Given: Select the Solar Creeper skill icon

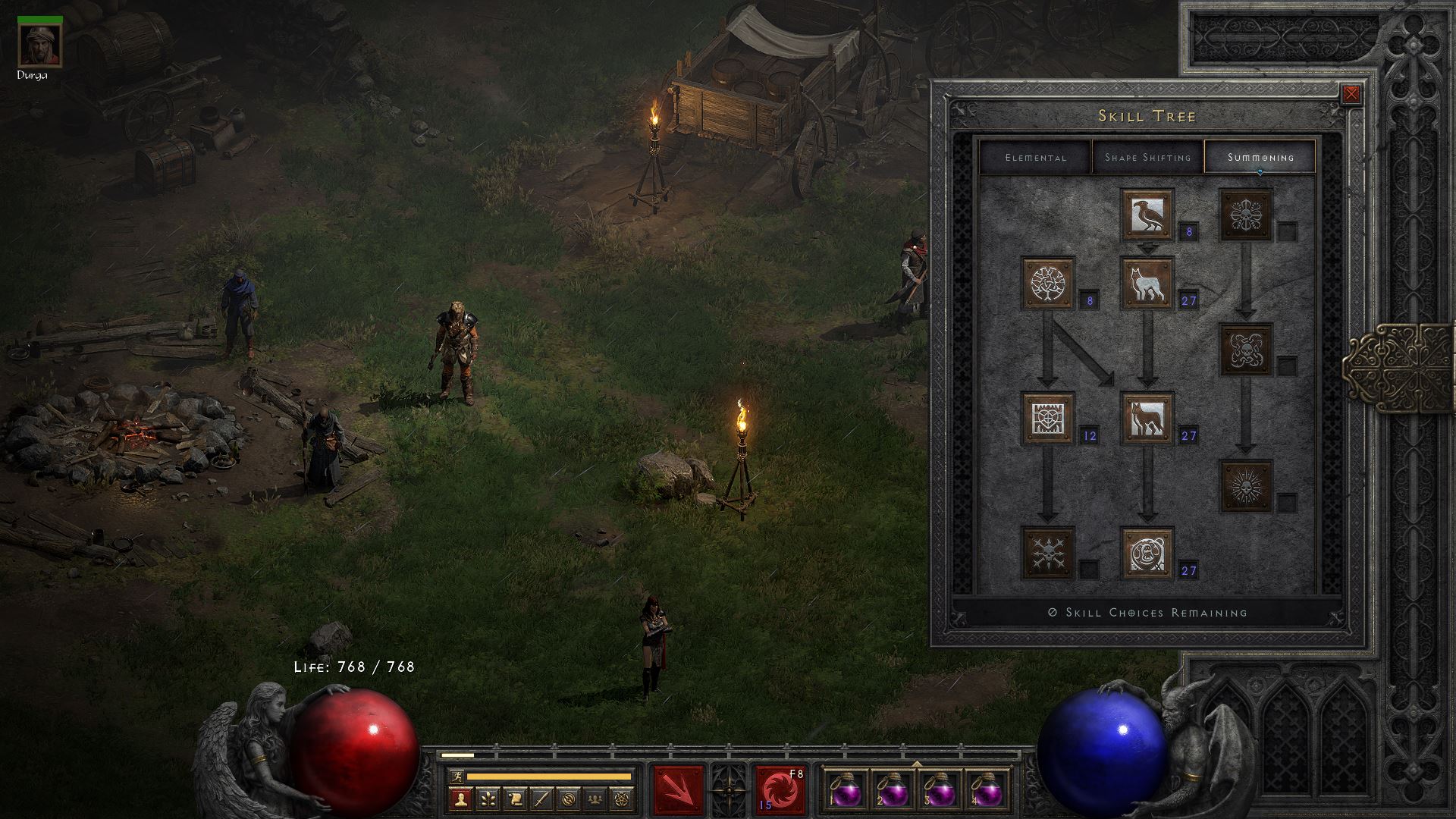Looking at the screenshot, I should 1246,485.
